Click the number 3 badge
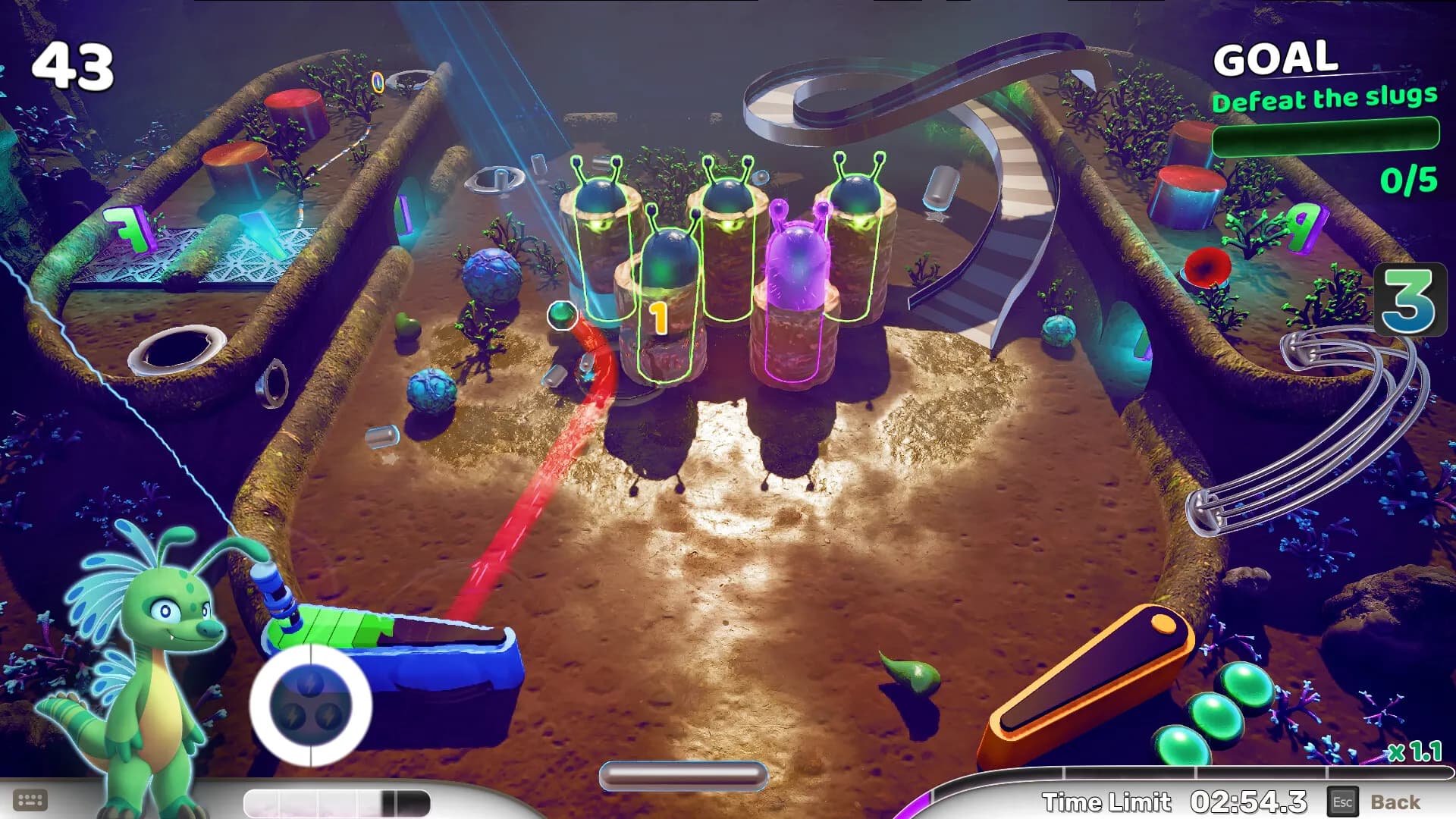1456x819 pixels. [x=1409, y=300]
